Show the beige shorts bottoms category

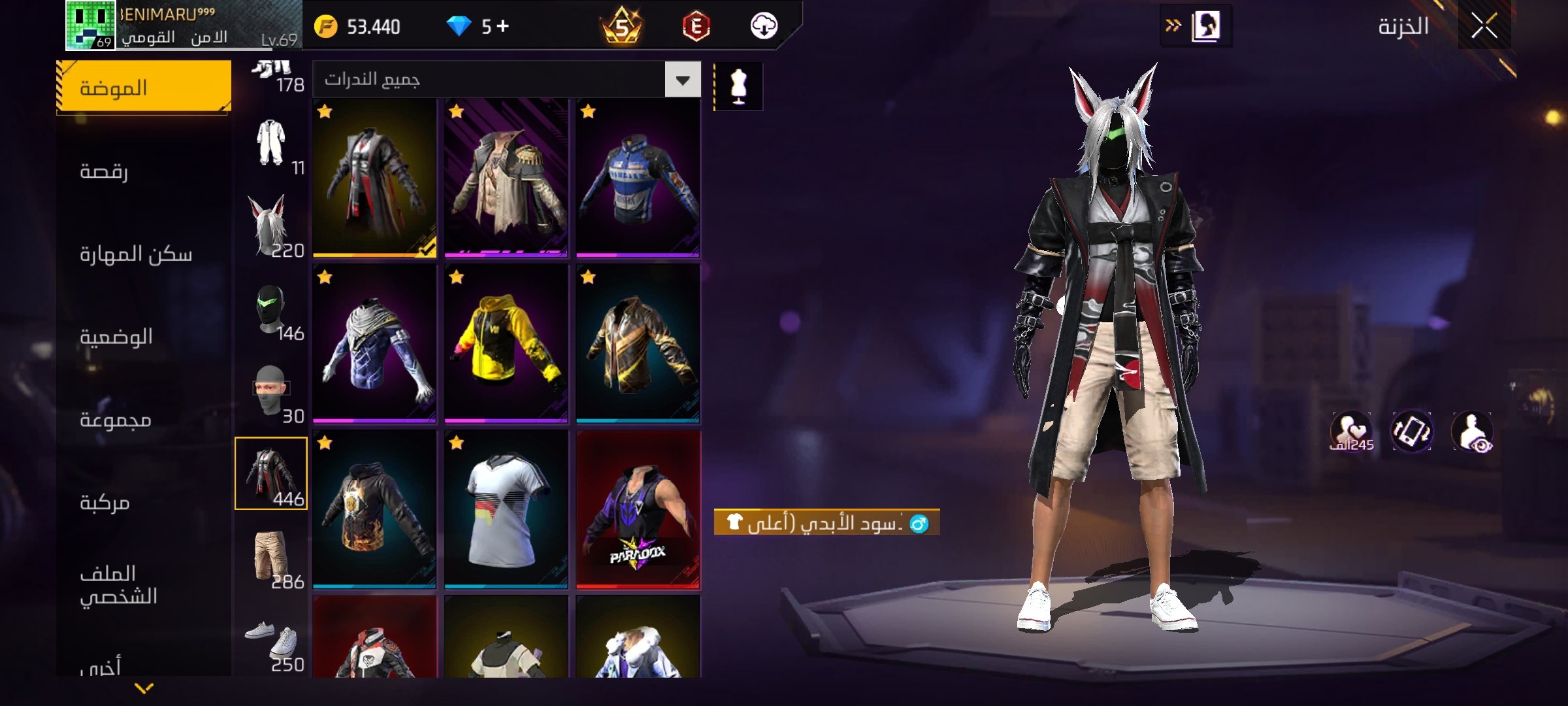coord(271,557)
